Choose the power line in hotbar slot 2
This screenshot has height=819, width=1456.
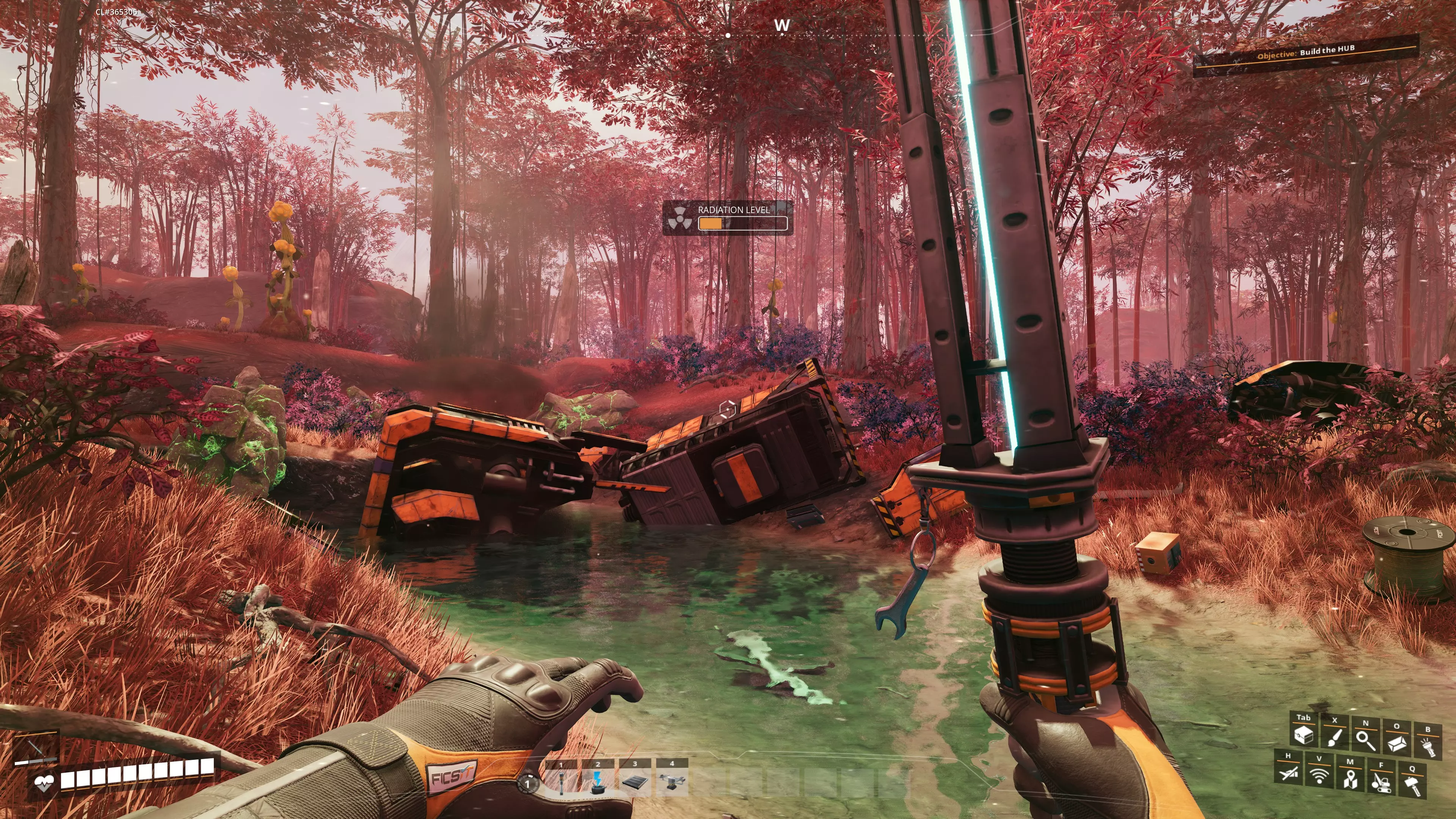[x=598, y=782]
